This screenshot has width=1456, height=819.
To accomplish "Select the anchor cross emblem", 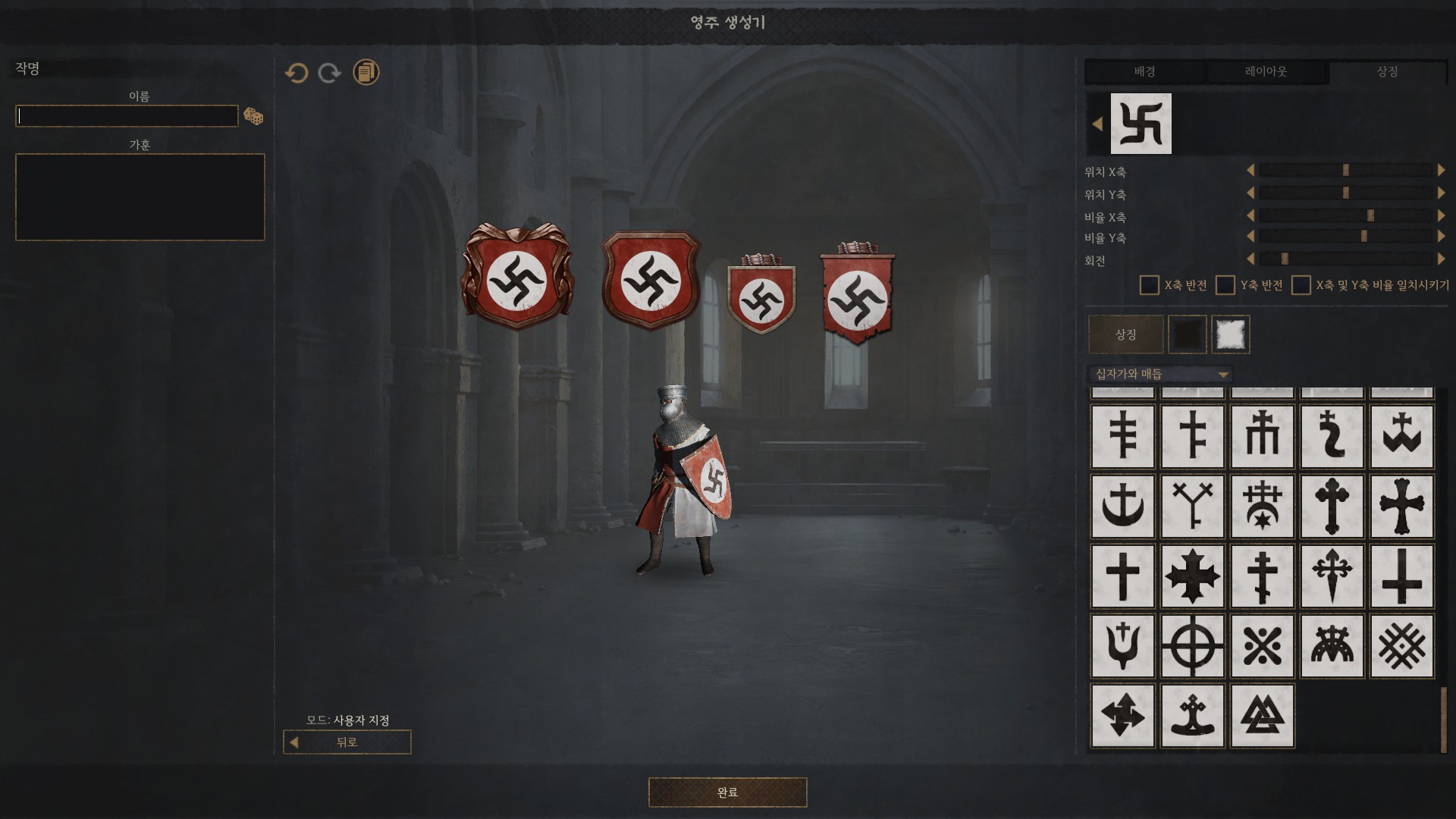I will [x=1122, y=507].
